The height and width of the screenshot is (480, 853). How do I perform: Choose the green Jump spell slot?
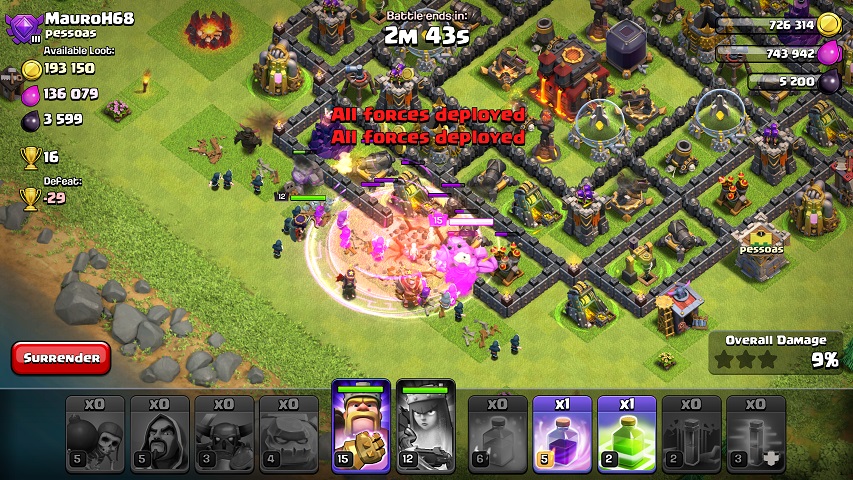pyautogui.click(x=627, y=434)
